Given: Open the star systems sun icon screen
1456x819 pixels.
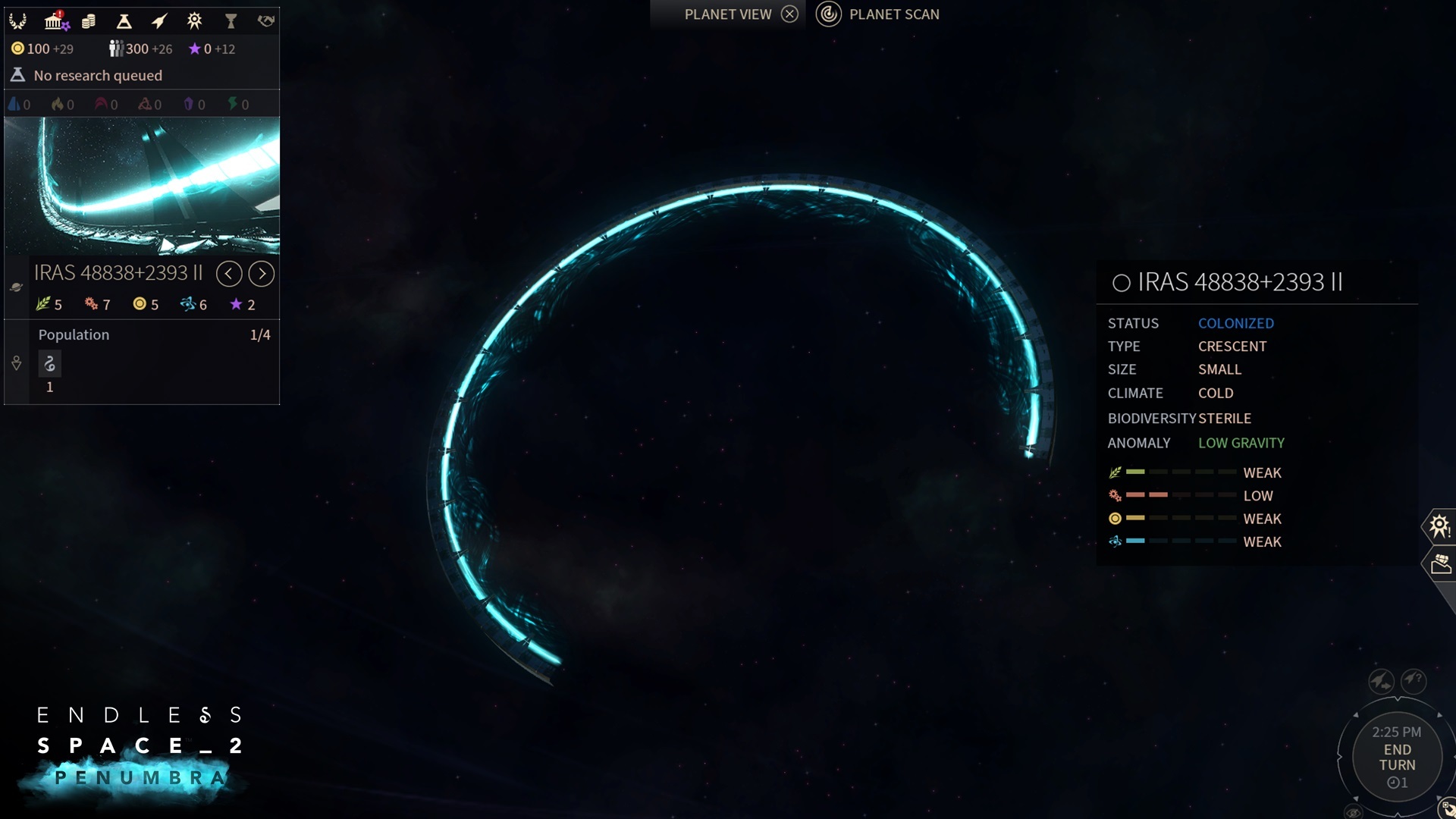Looking at the screenshot, I should pos(195,21).
